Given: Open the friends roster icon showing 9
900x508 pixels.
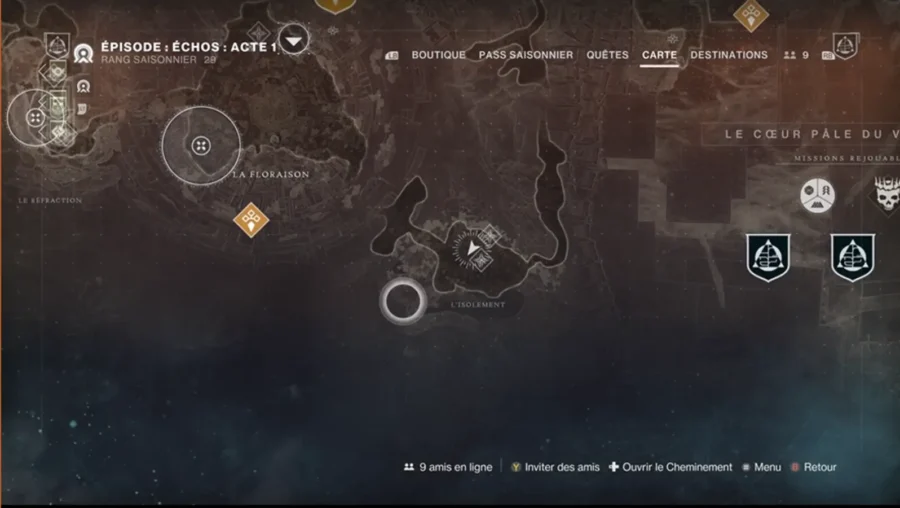Looking at the screenshot, I should [797, 55].
